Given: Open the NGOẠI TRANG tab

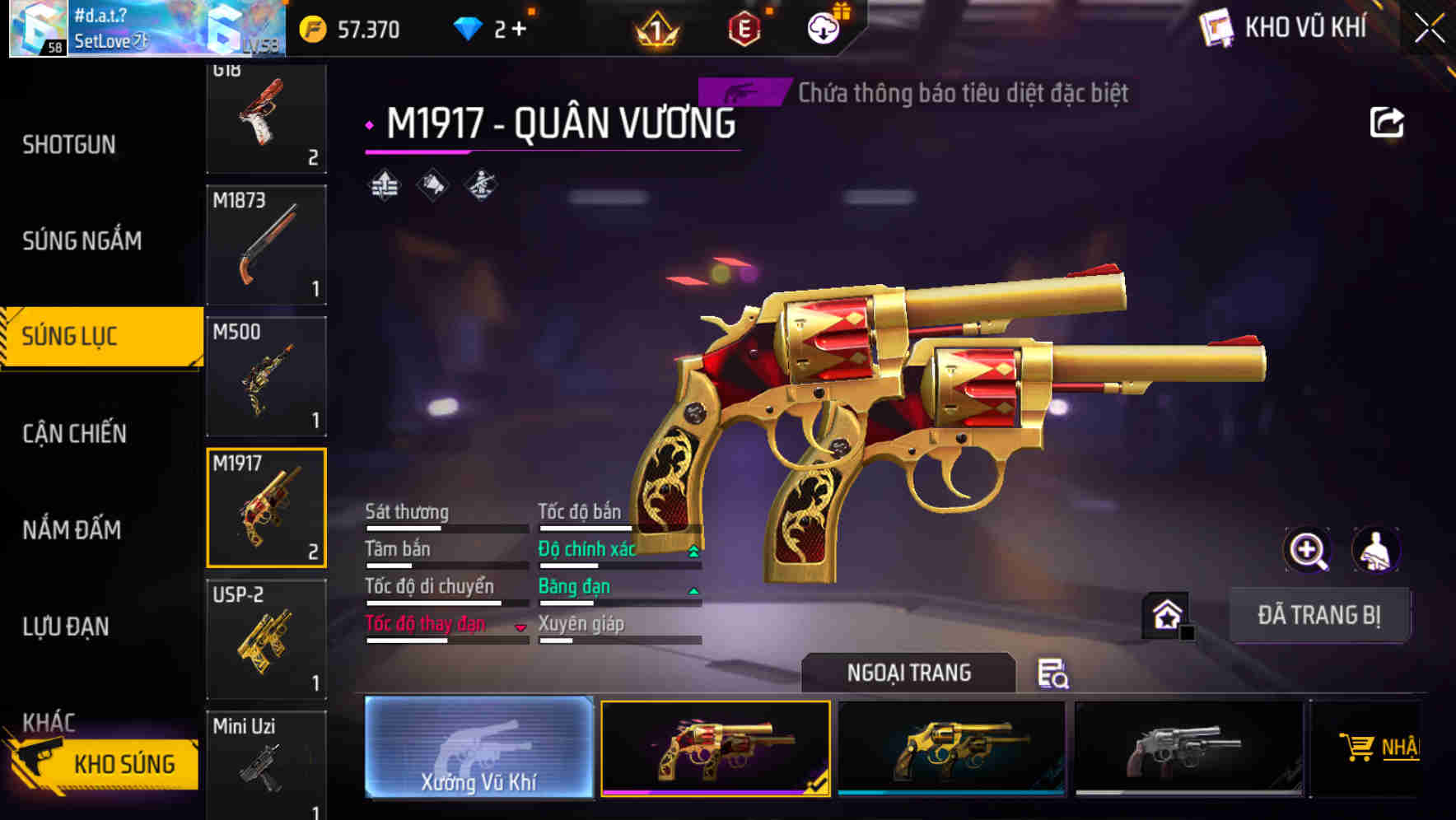Looking at the screenshot, I should [x=909, y=672].
